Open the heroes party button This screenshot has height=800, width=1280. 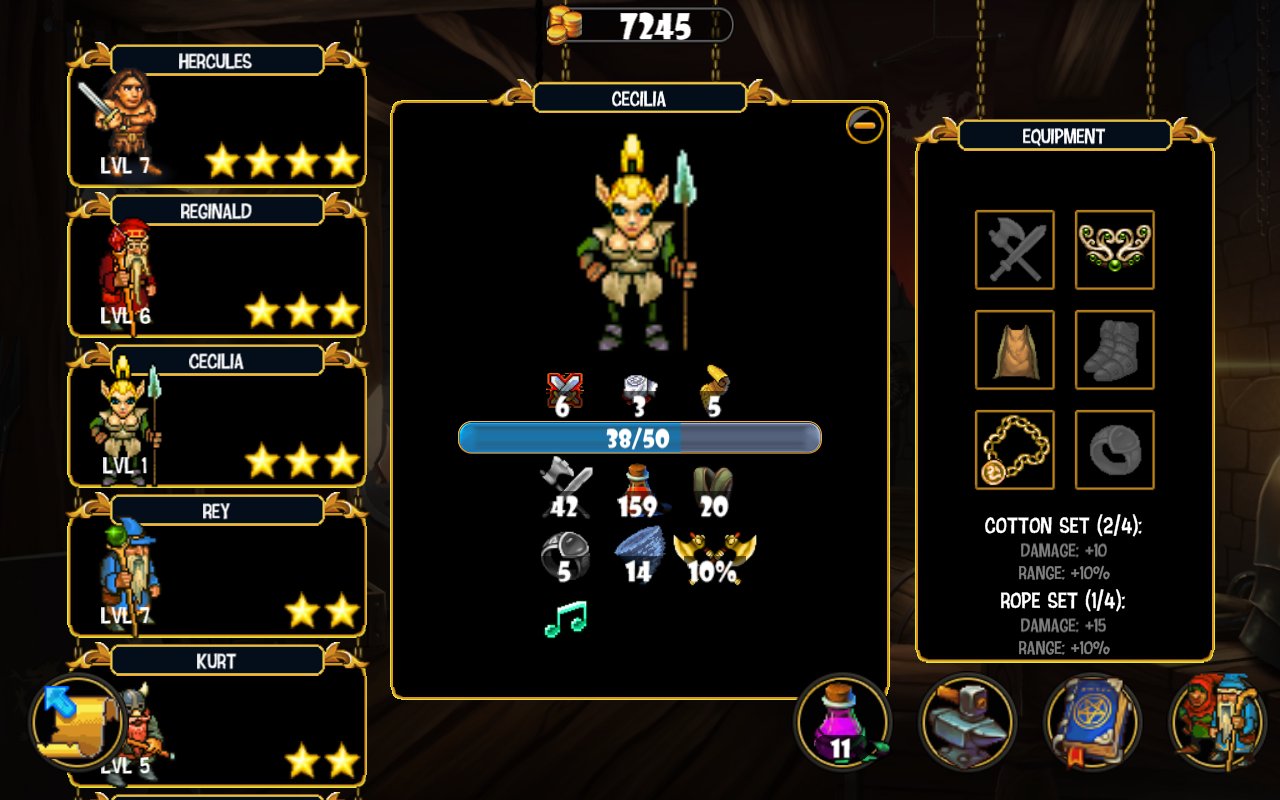(x=1217, y=722)
